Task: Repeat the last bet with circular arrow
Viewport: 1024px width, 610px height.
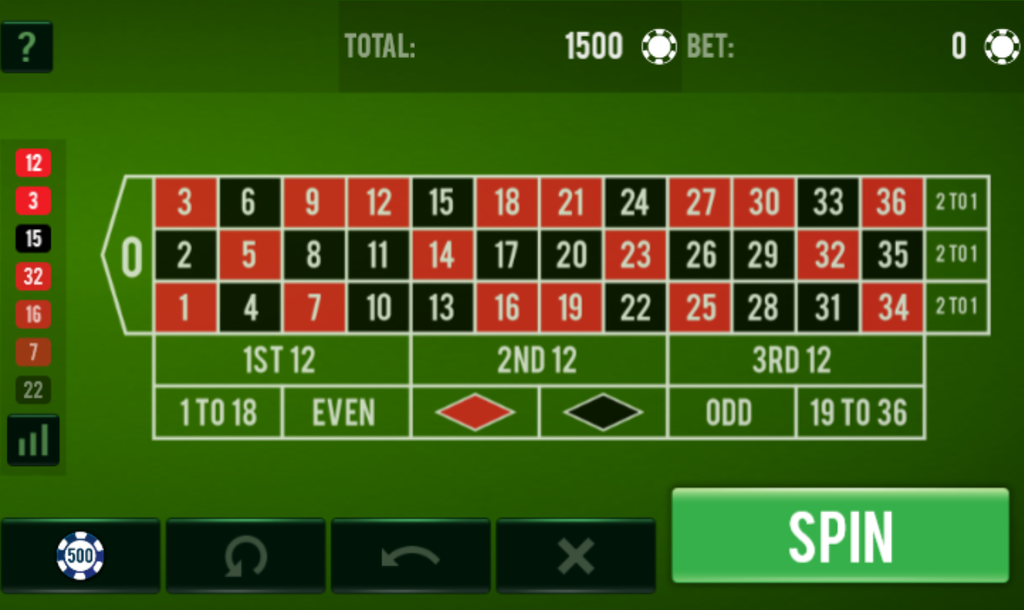Action: pyautogui.click(x=245, y=555)
